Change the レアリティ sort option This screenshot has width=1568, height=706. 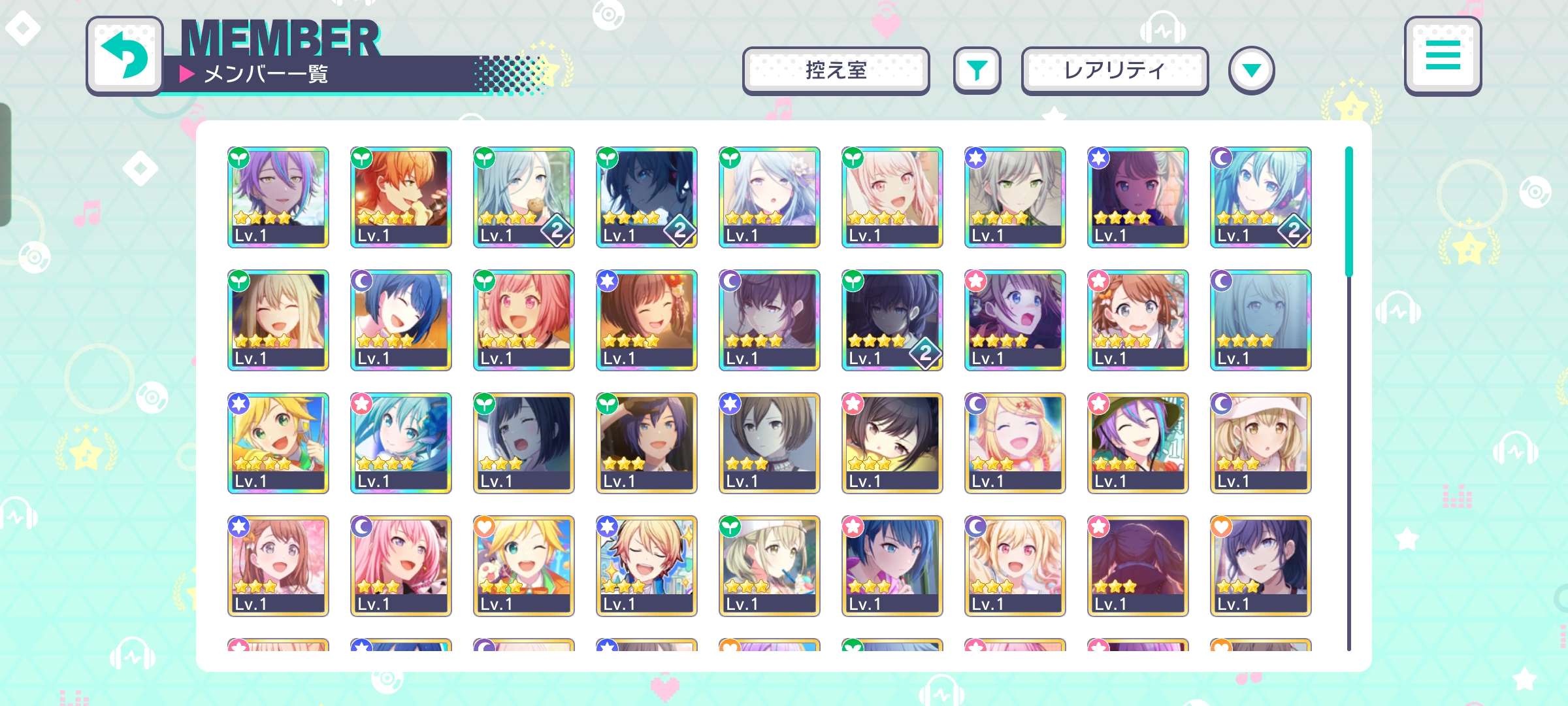click(1114, 71)
